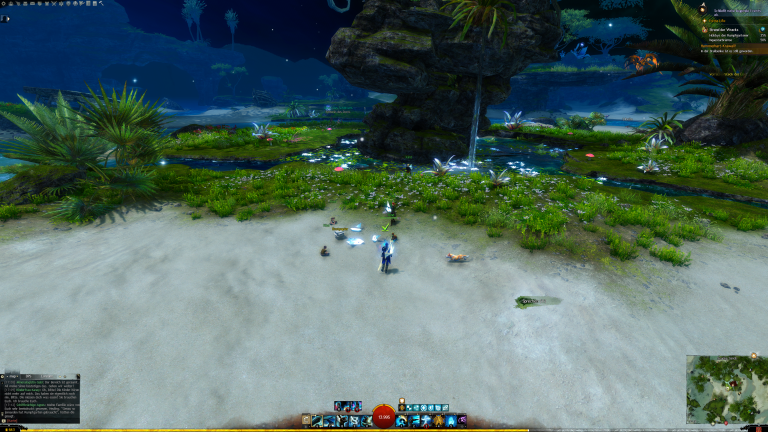
Task: Open the content guide objective icon
Action: coord(702,8)
